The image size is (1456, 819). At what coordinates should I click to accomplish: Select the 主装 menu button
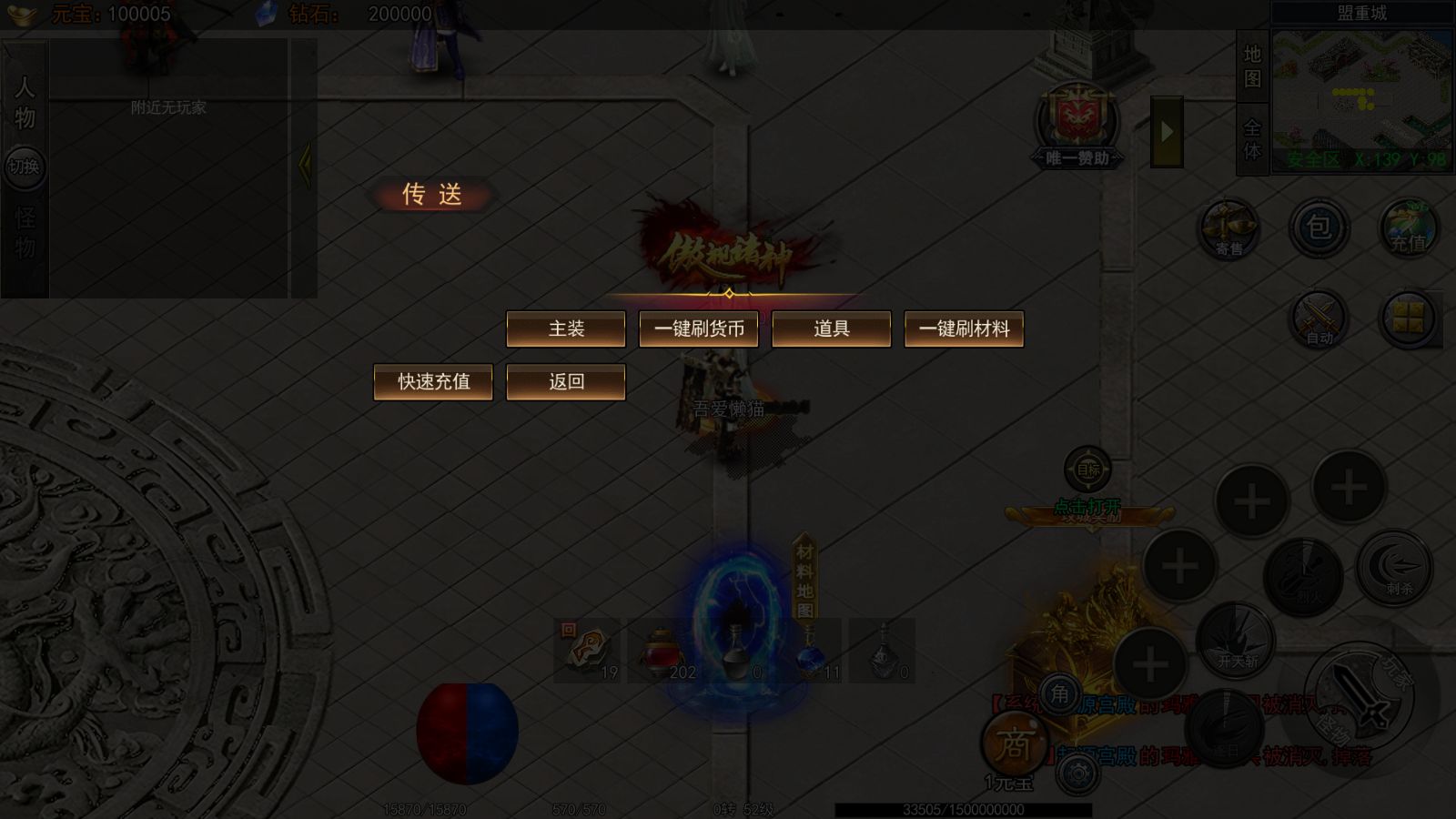tap(566, 329)
